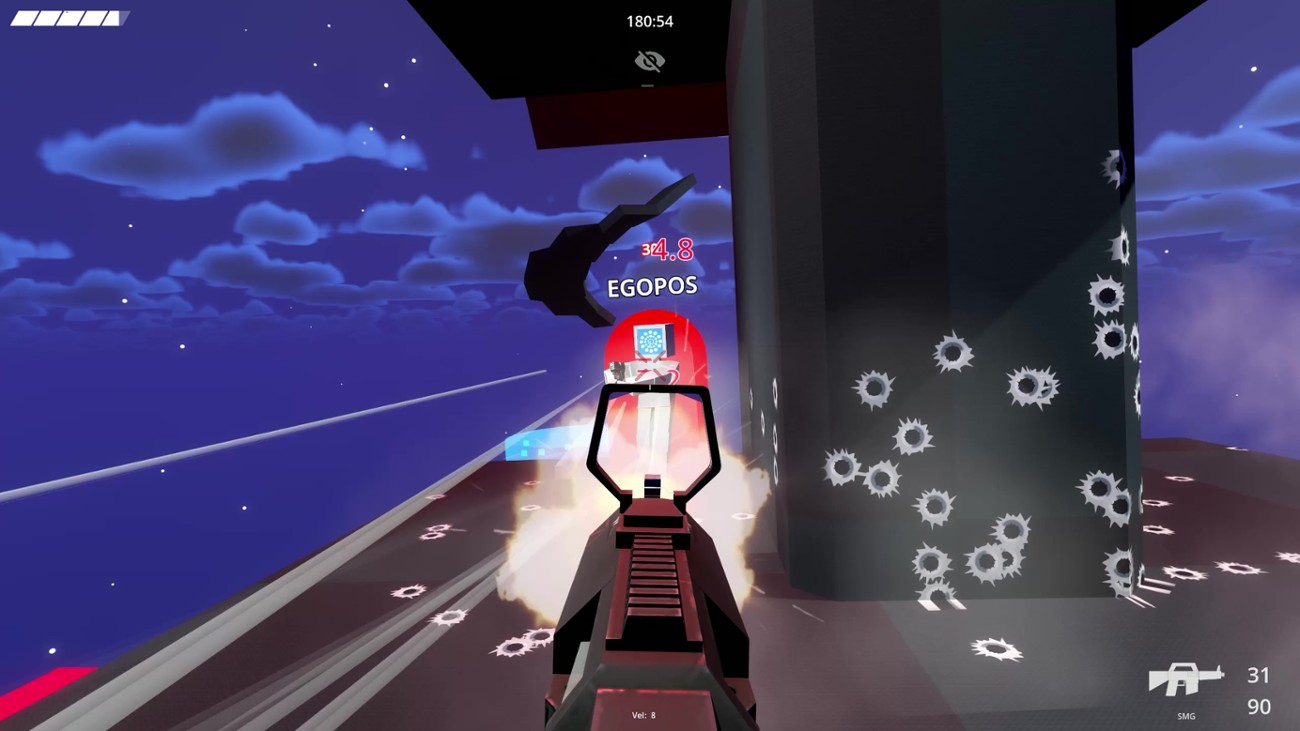Select the EGOPOS player nameplate
1300x731 pixels.
651,285
